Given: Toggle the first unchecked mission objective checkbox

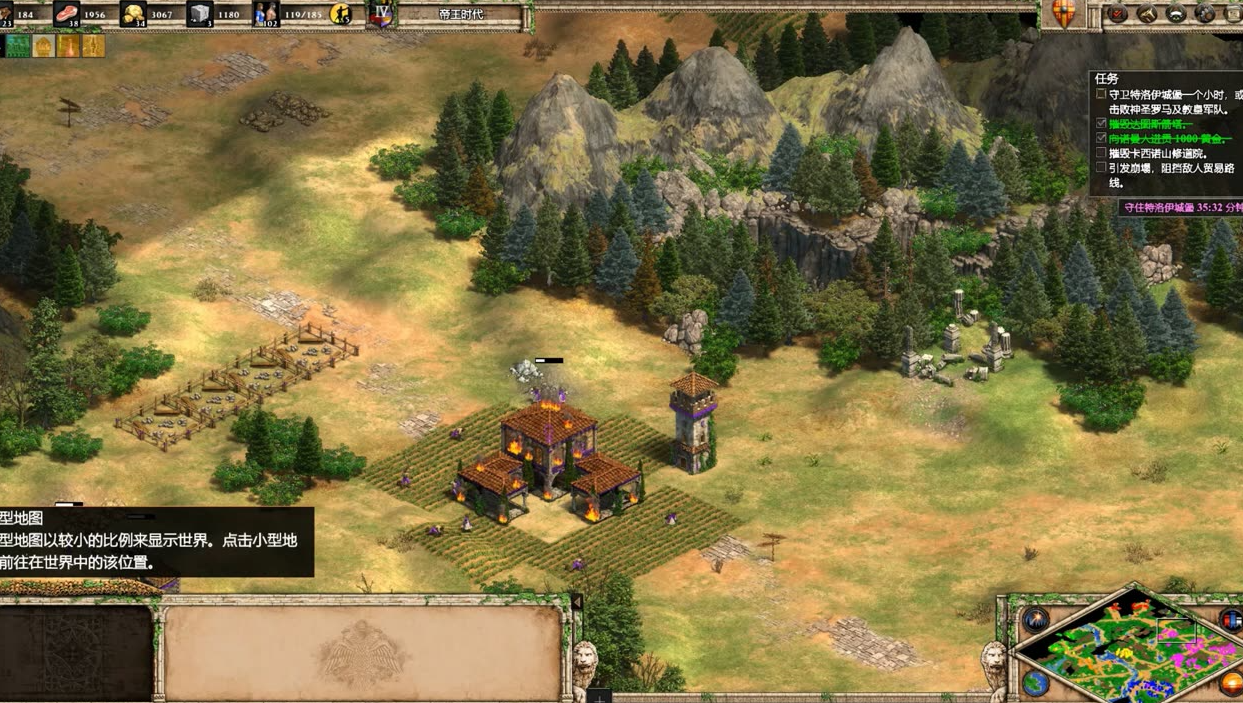Looking at the screenshot, I should pos(1101,95).
